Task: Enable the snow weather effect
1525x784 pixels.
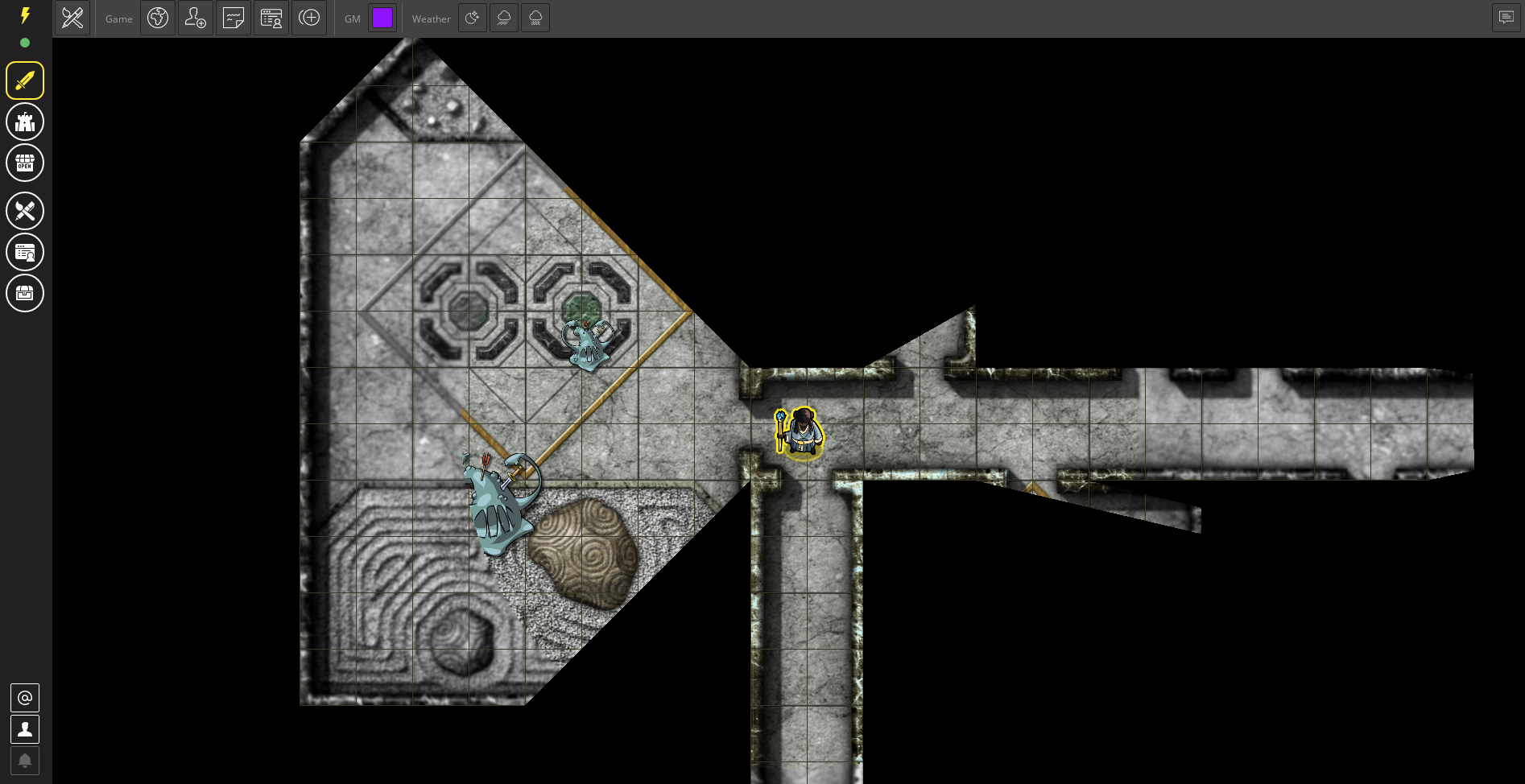Action: pyautogui.click(x=535, y=18)
